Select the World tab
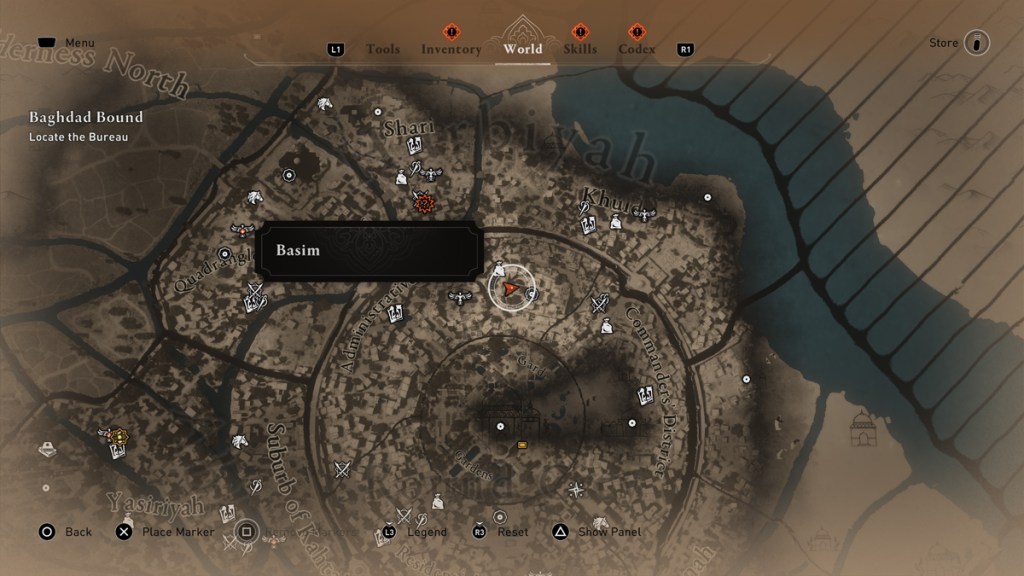Viewport: 1024px width, 576px height. tap(522, 48)
